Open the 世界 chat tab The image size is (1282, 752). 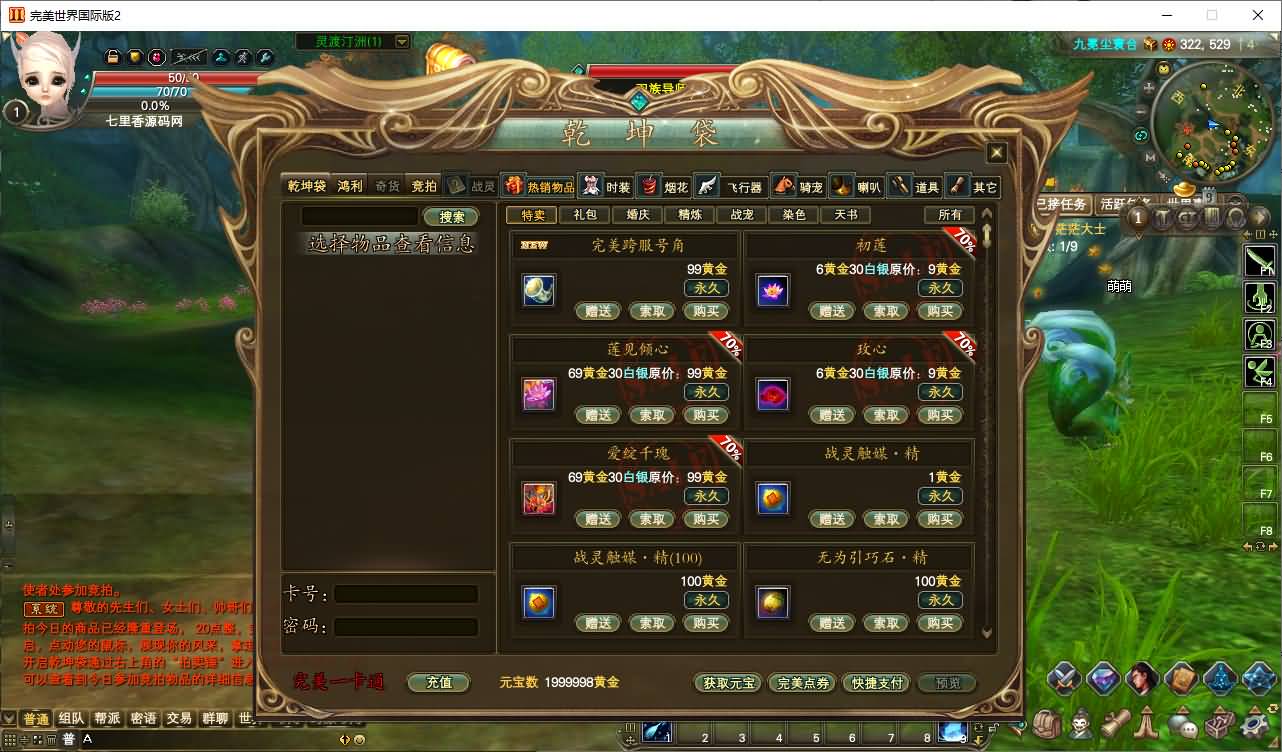point(248,718)
